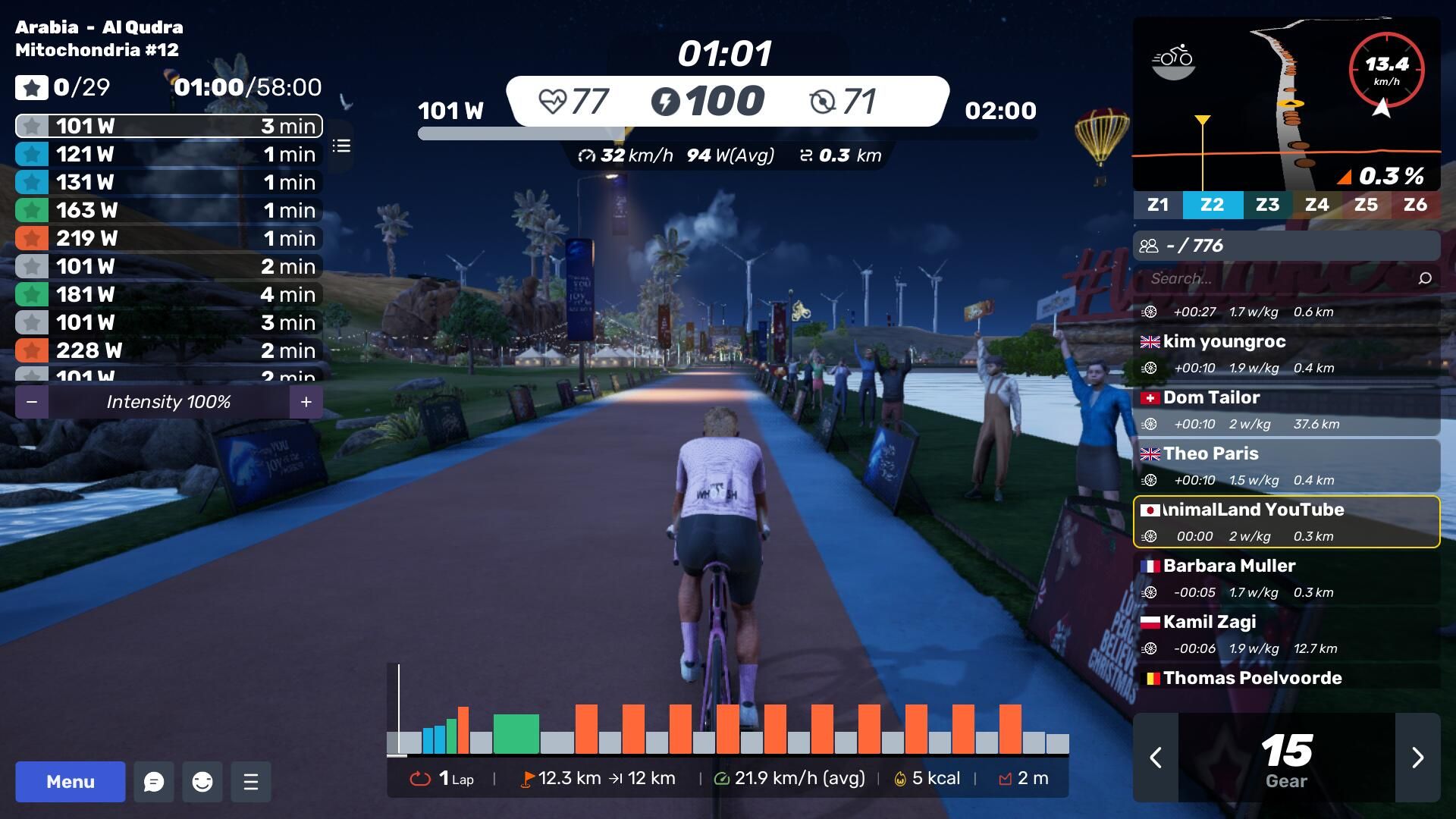The width and height of the screenshot is (1456, 819).
Task: Shift gear up with right arrow
Action: pos(1417,758)
